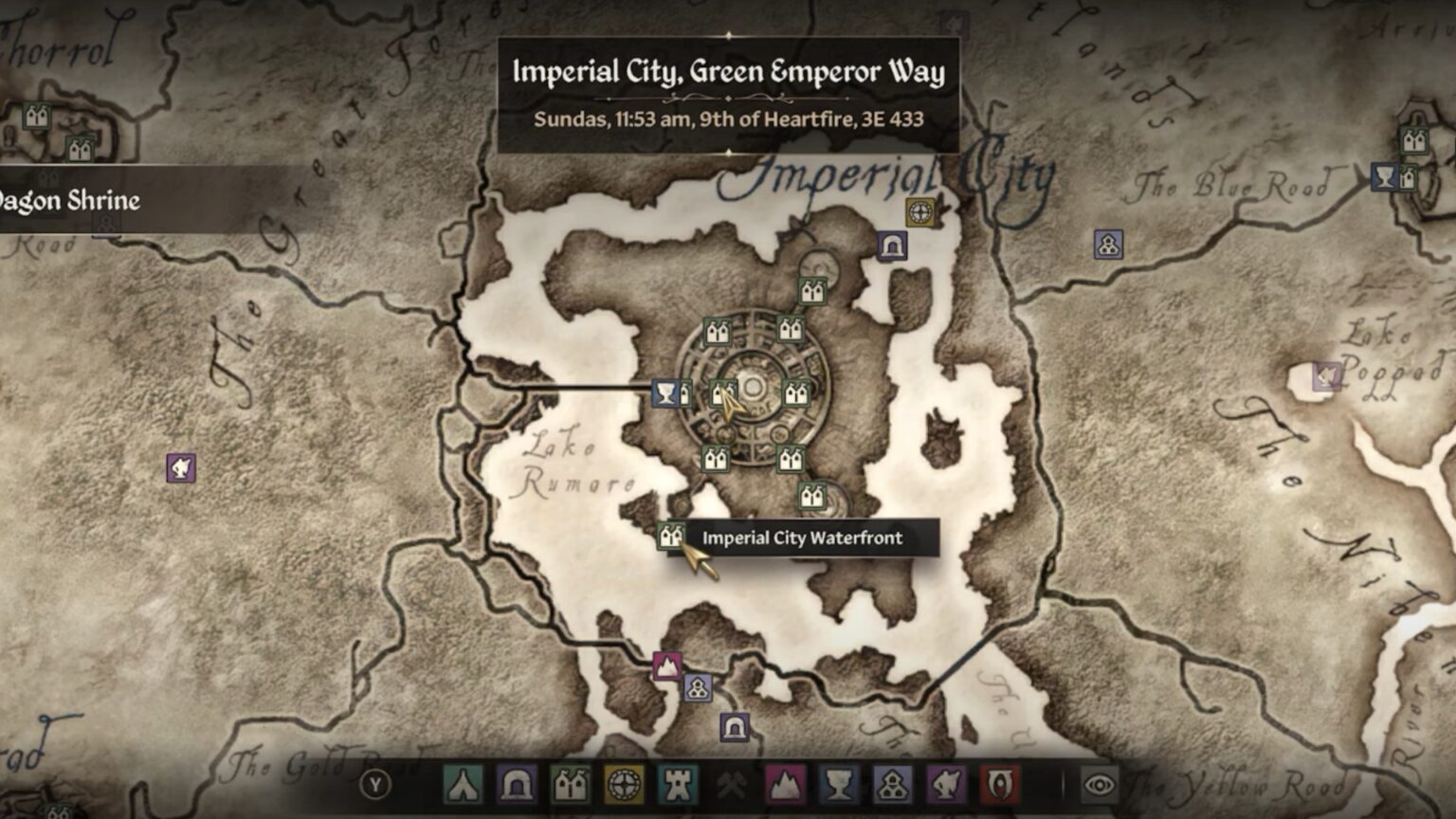Select the horse stable marker on the map
Screen dimensions: 1456x819
181,467
